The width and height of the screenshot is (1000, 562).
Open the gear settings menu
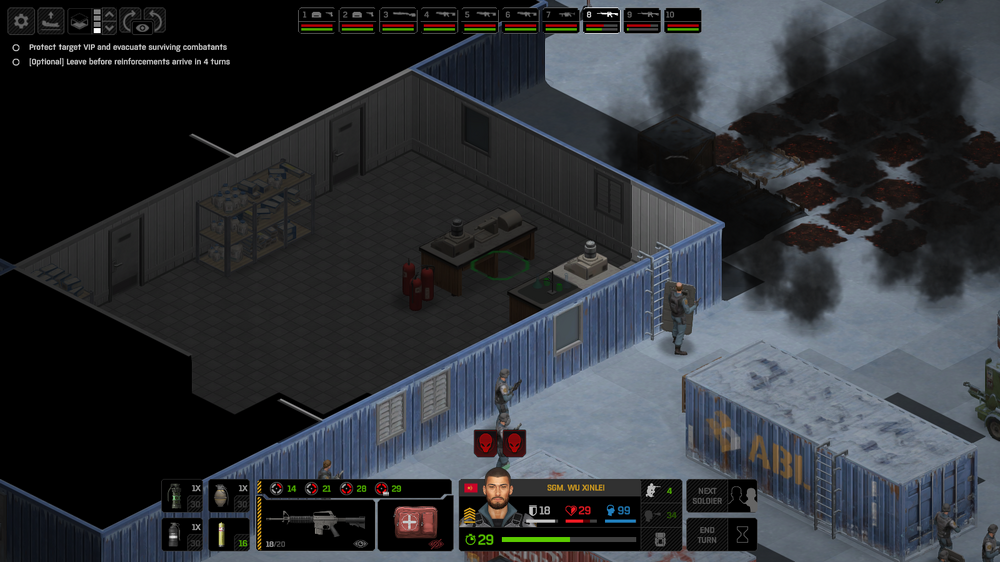pos(22,21)
